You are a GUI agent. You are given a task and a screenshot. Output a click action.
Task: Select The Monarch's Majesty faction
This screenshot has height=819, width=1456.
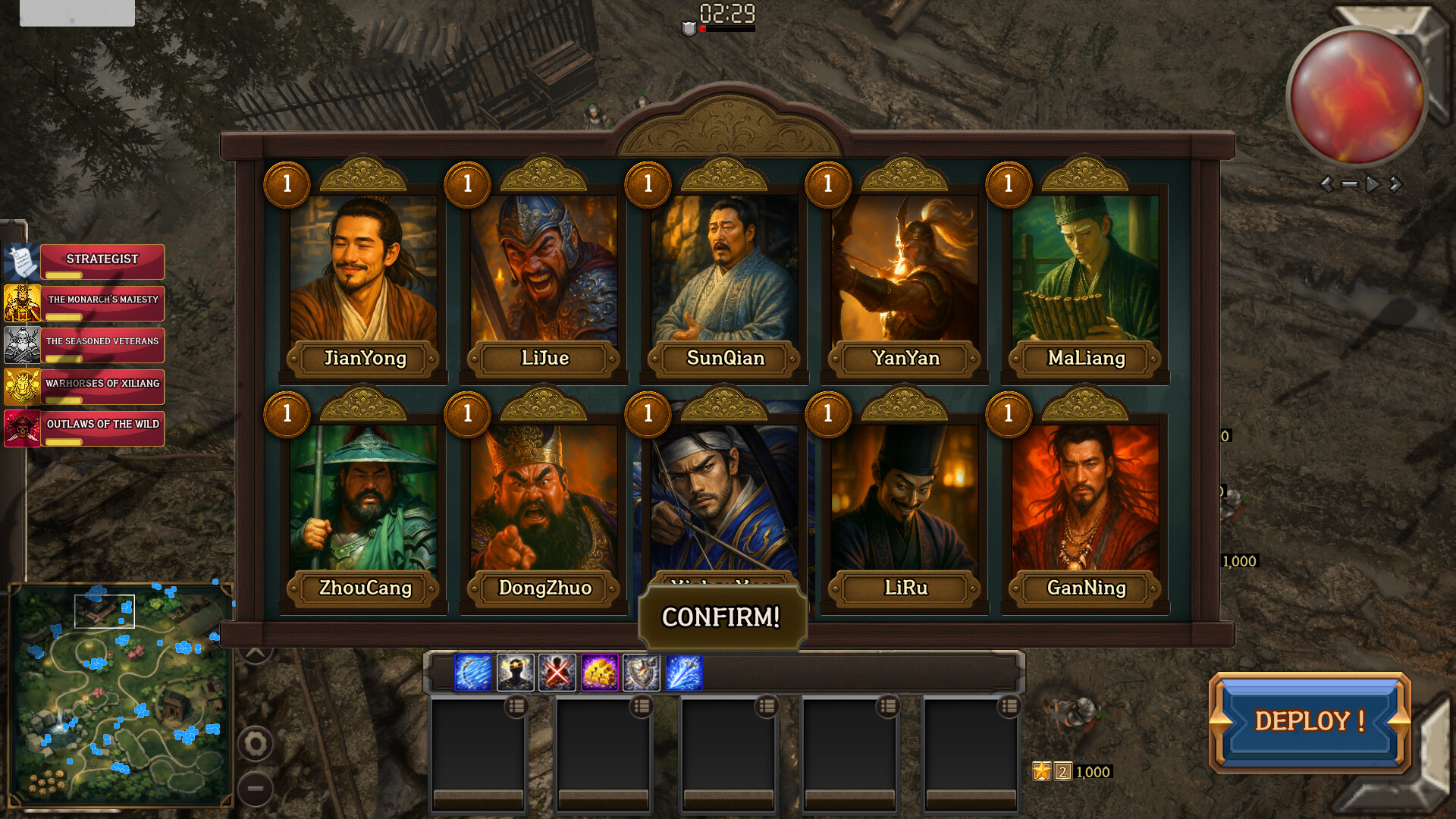click(x=102, y=302)
